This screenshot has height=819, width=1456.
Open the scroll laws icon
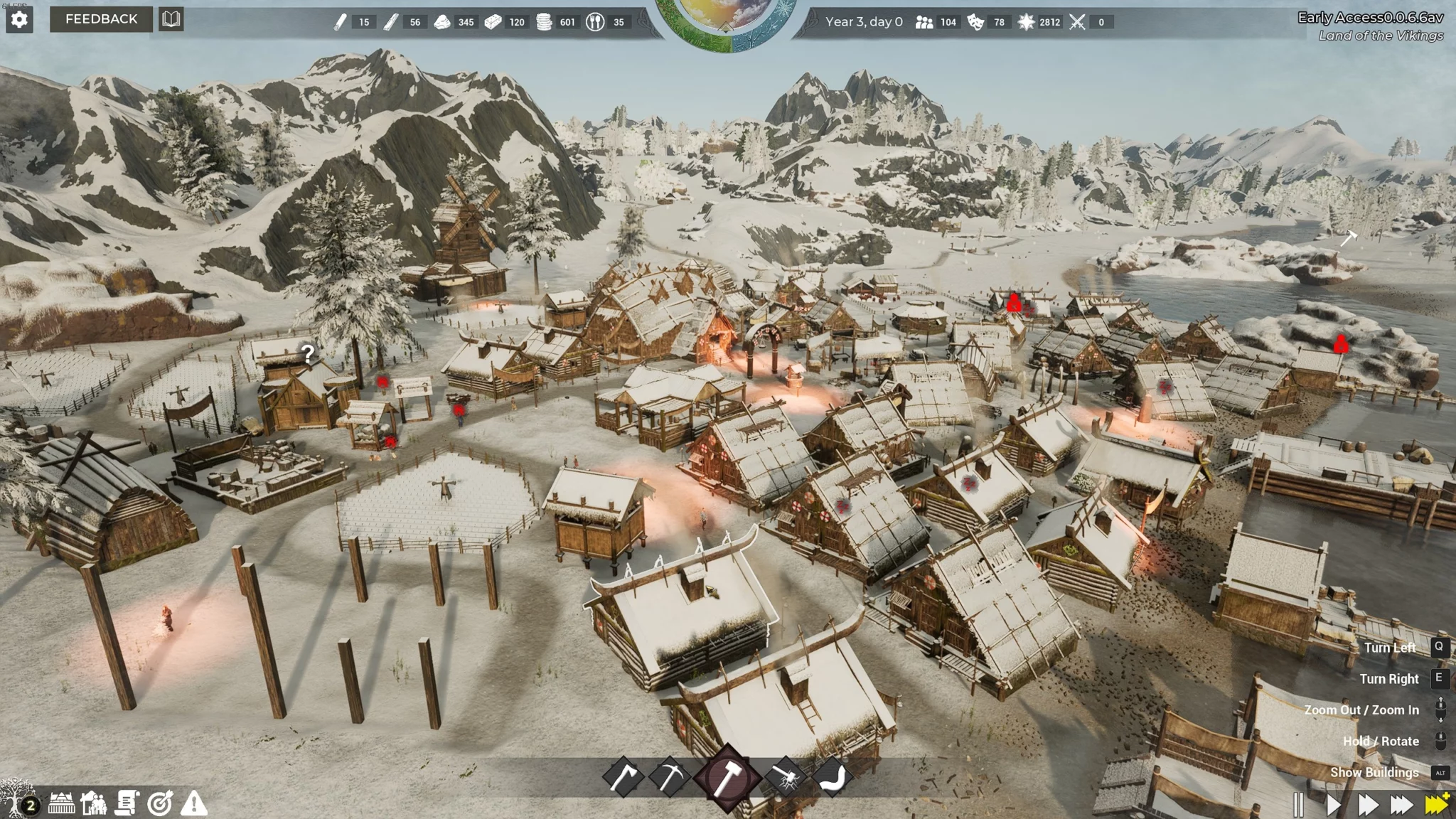(x=127, y=803)
